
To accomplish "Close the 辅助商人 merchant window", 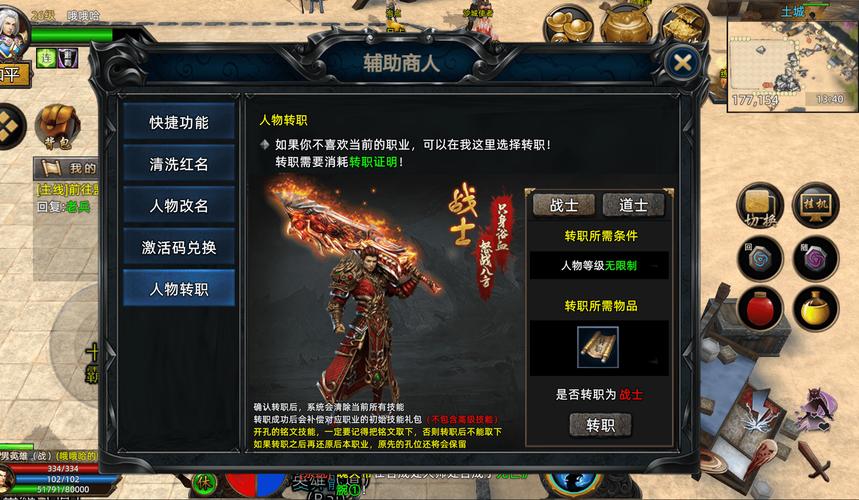I will pos(682,62).
